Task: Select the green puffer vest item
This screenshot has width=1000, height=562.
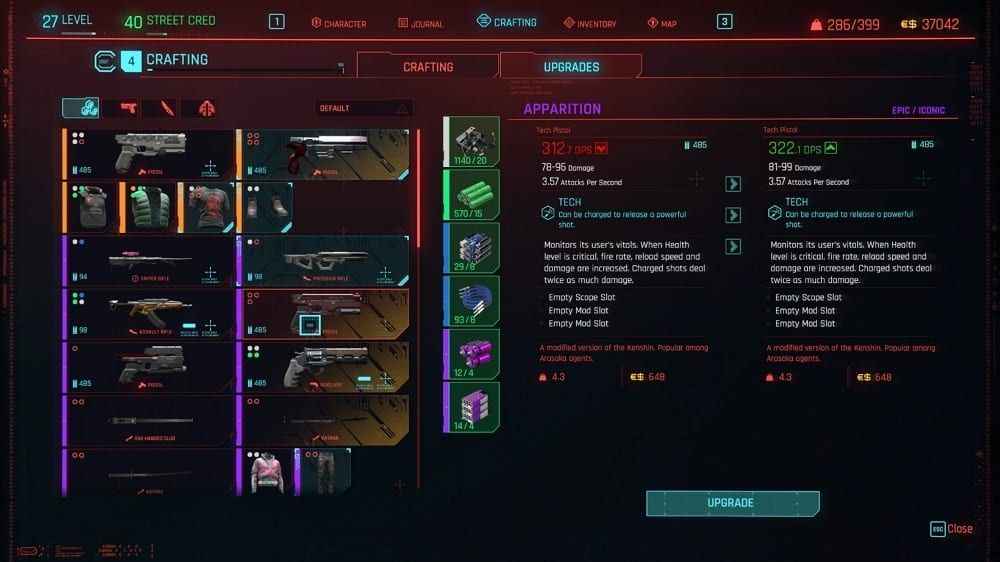Action: [149, 207]
